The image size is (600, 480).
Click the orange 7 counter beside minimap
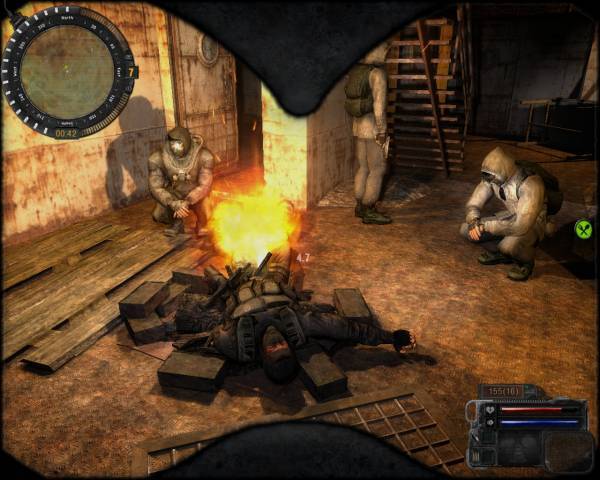(x=133, y=72)
